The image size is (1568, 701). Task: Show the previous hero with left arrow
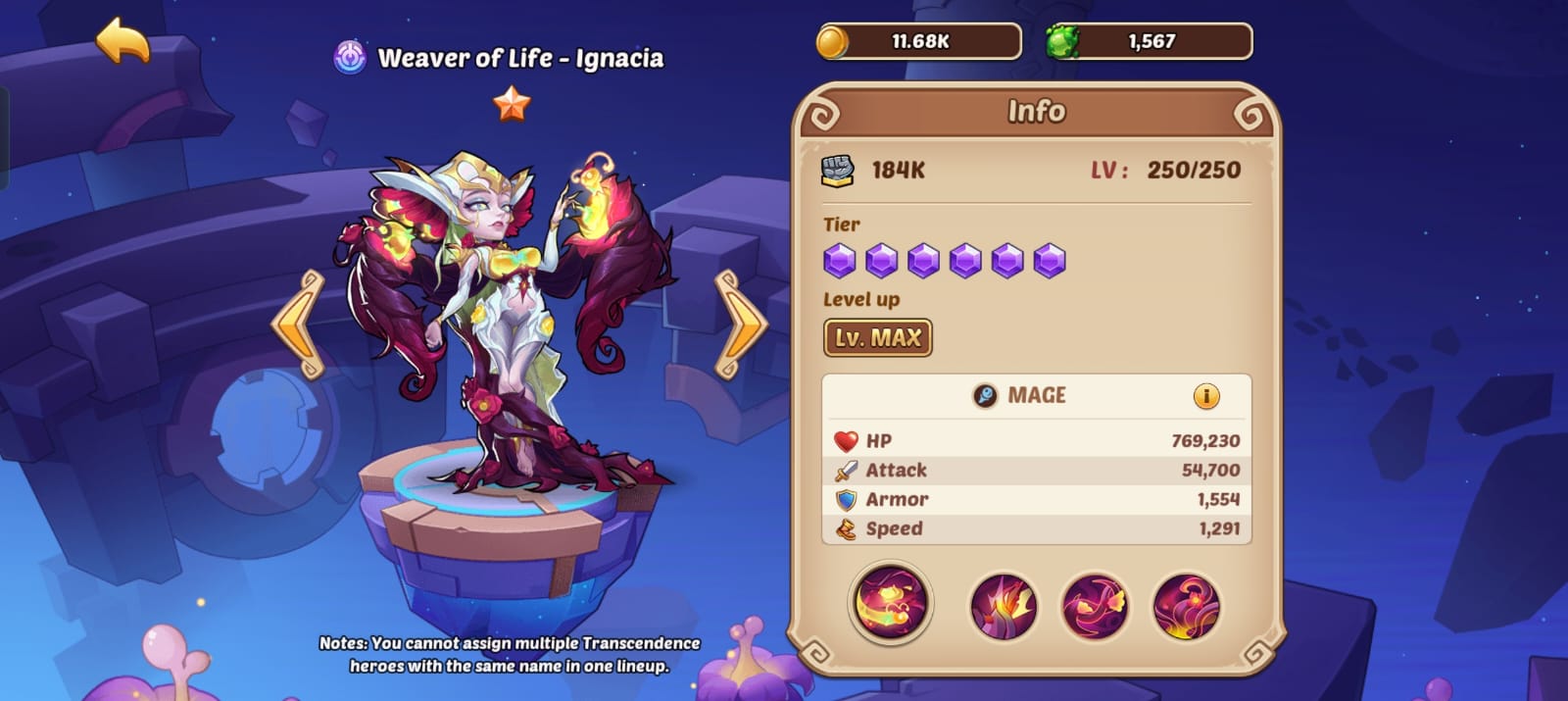[300, 324]
